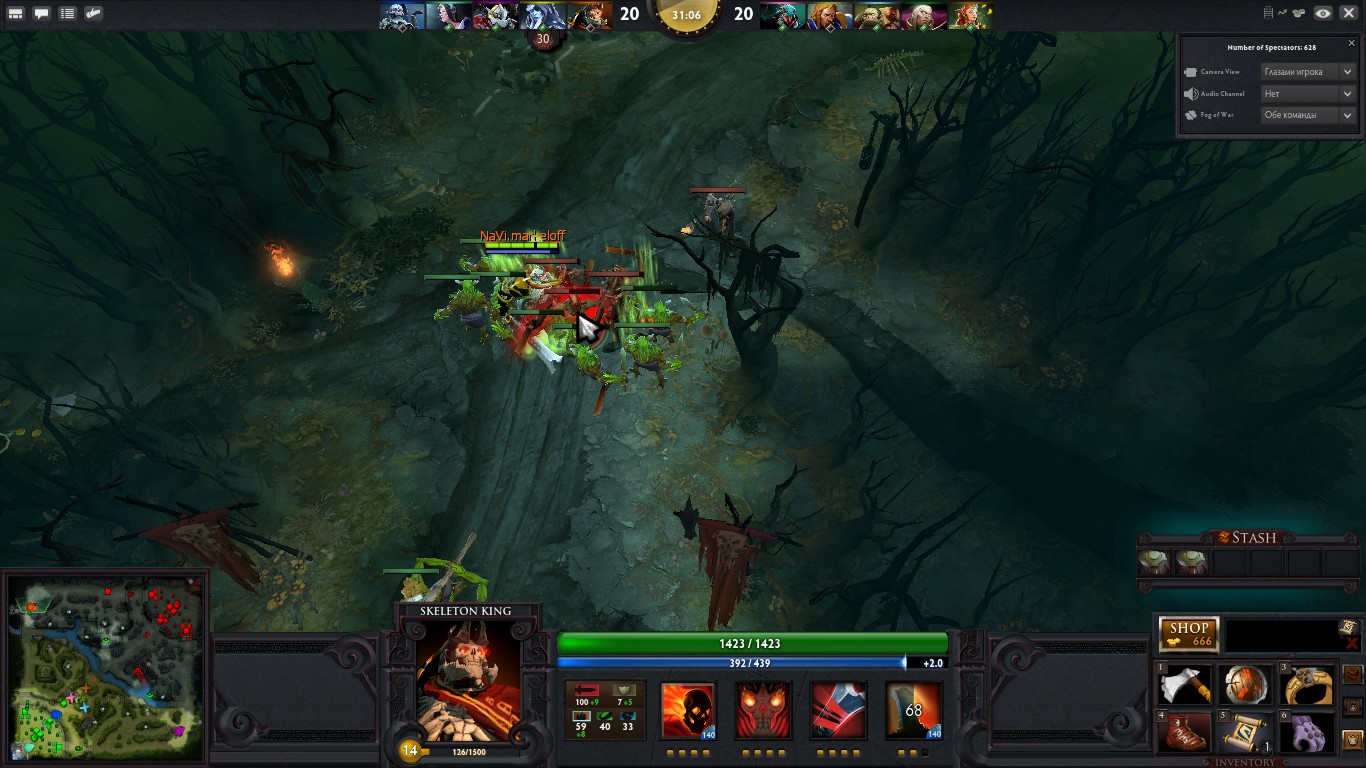Viewport: 1366px width, 768px height.
Task: Select the axe item in inventory
Action: coord(1186,686)
